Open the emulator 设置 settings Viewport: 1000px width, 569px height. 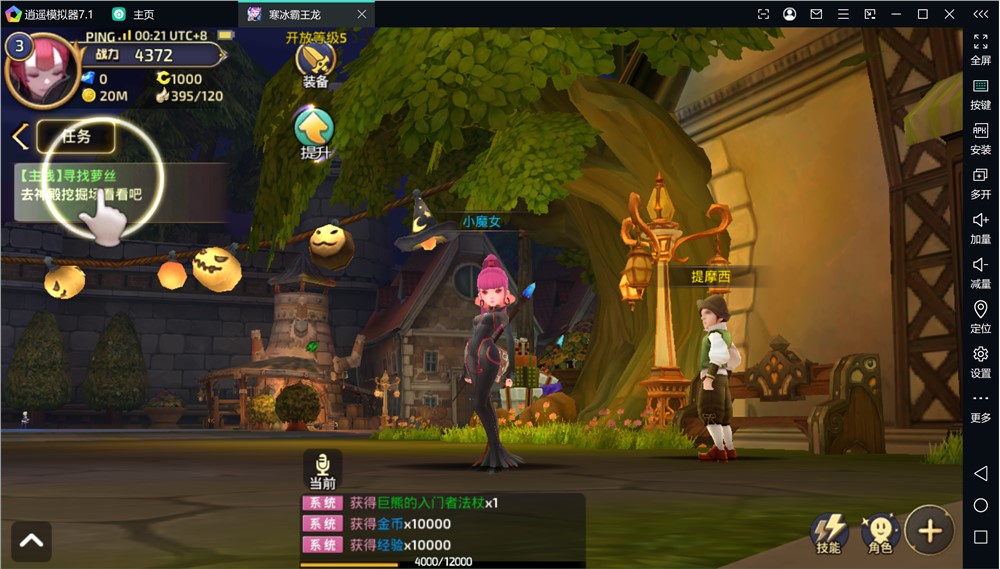[980, 361]
